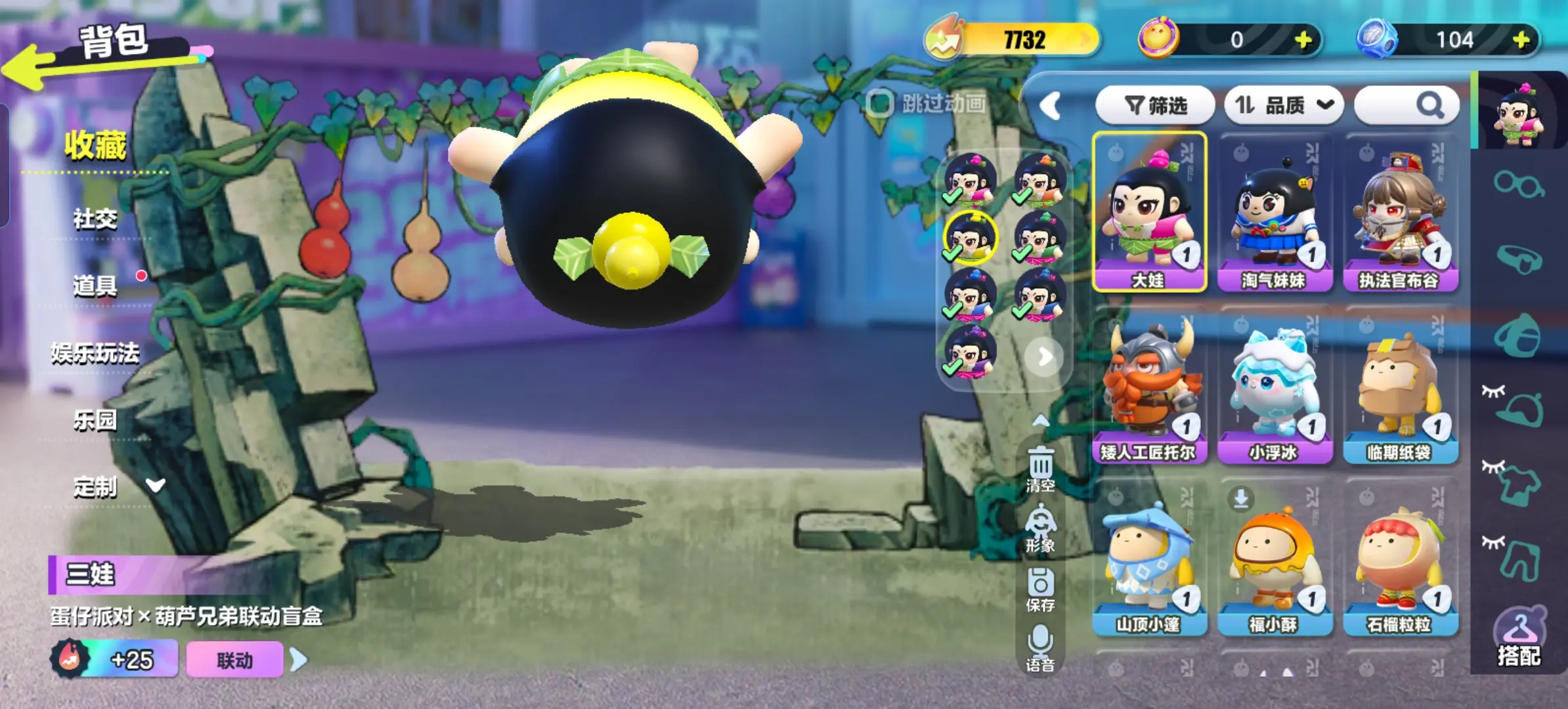Screen dimensions: 1568x709
Task: Select the 大娃 skin card
Action: point(1149,212)
